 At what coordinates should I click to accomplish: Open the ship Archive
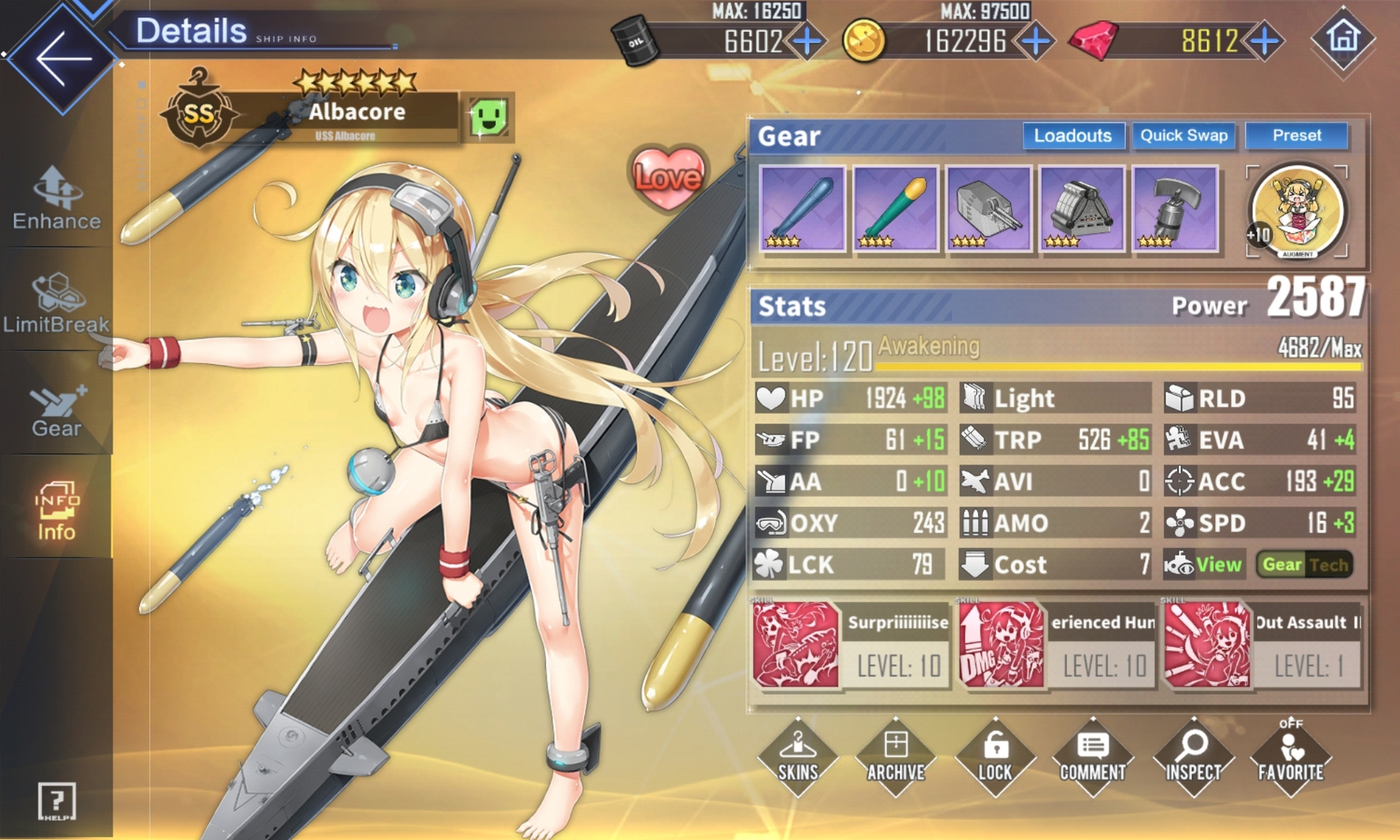pyautogui.click(x=895, y=757)
